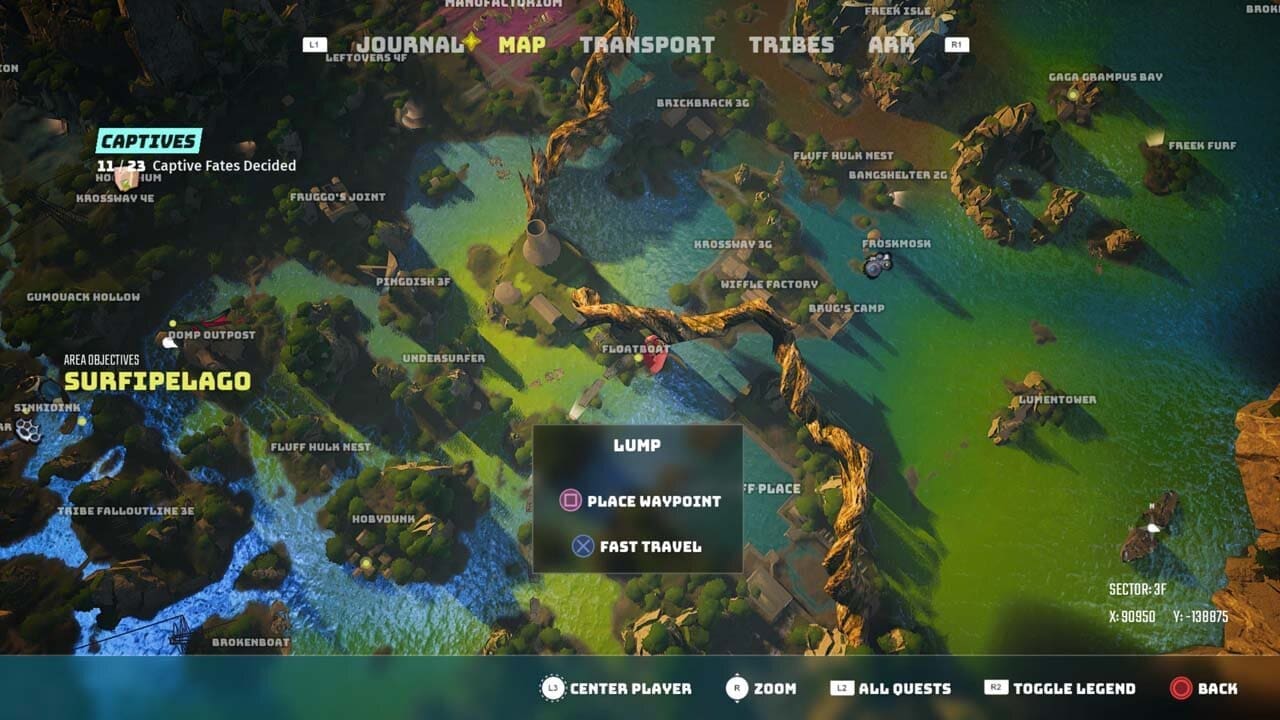Screen dimensions: 1280x720
Task: Click the L3 stick icon for Center Player
Action: 553,689
